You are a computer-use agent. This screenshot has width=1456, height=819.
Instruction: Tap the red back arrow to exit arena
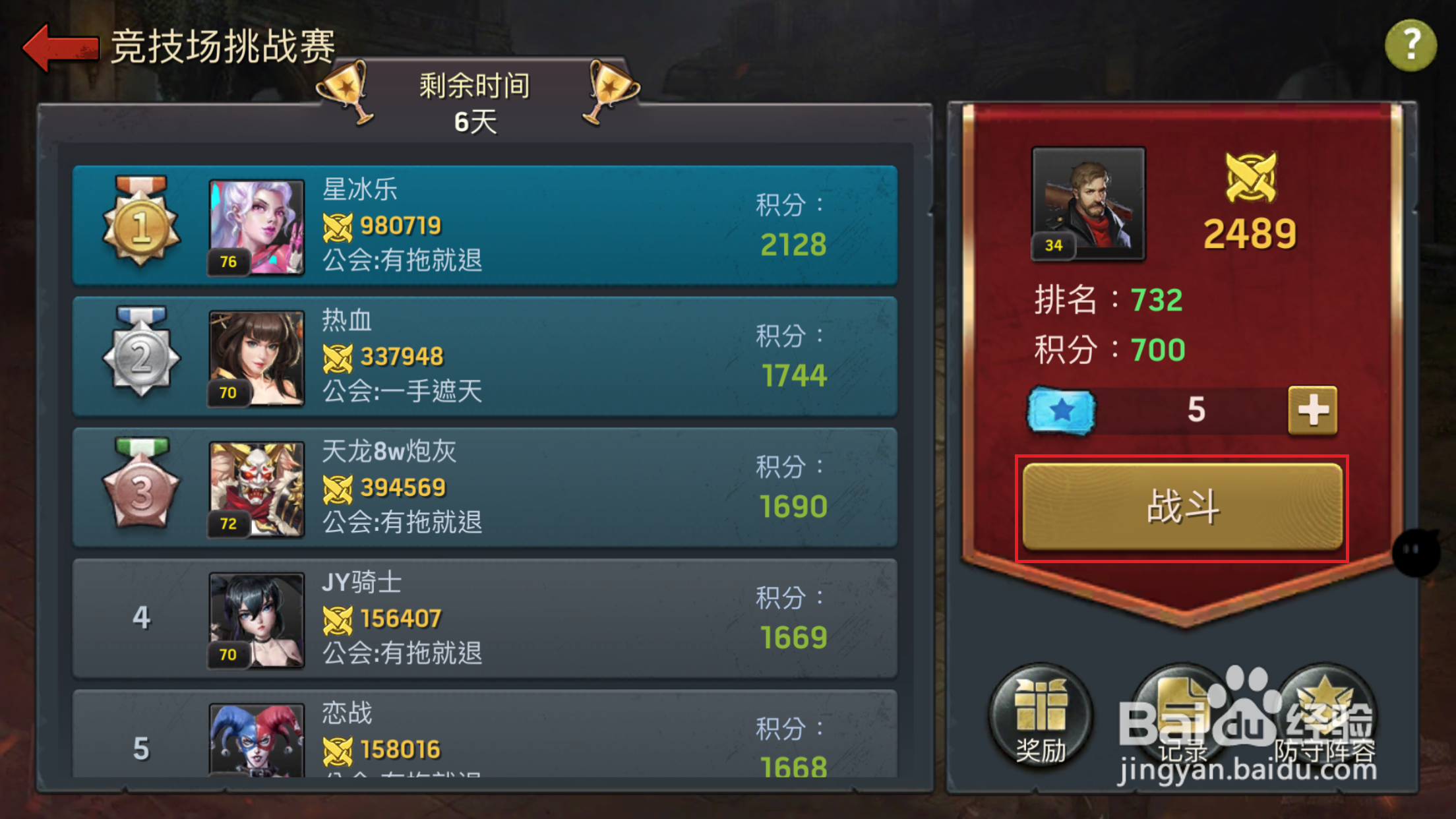click(x=59, y=46)
